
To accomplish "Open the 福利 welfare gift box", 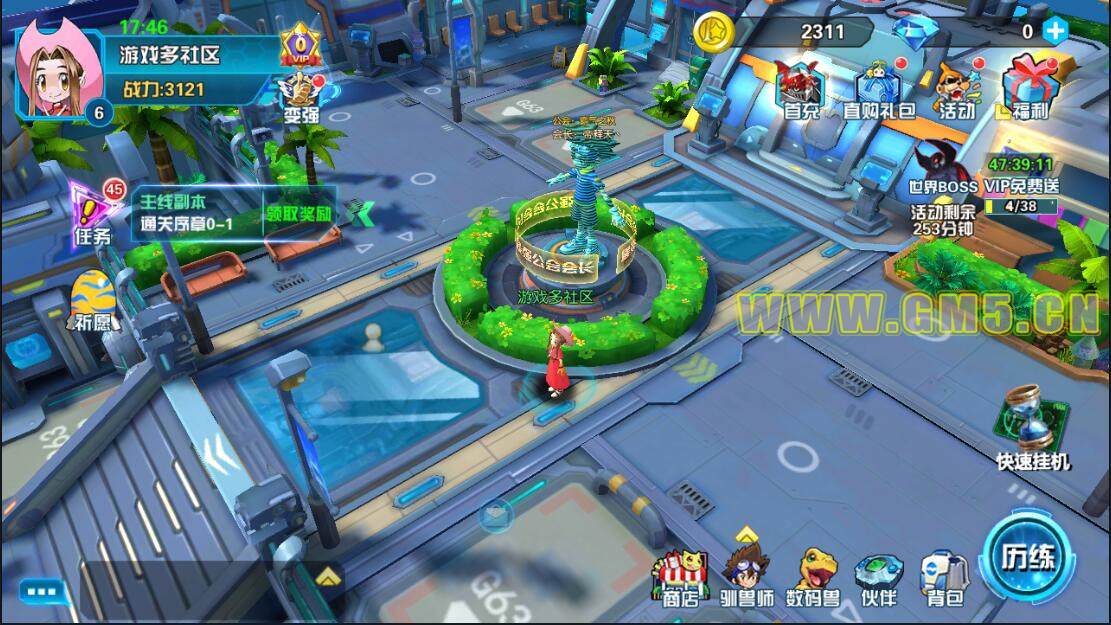I will pyautogui.click(x=1026, y=90).
